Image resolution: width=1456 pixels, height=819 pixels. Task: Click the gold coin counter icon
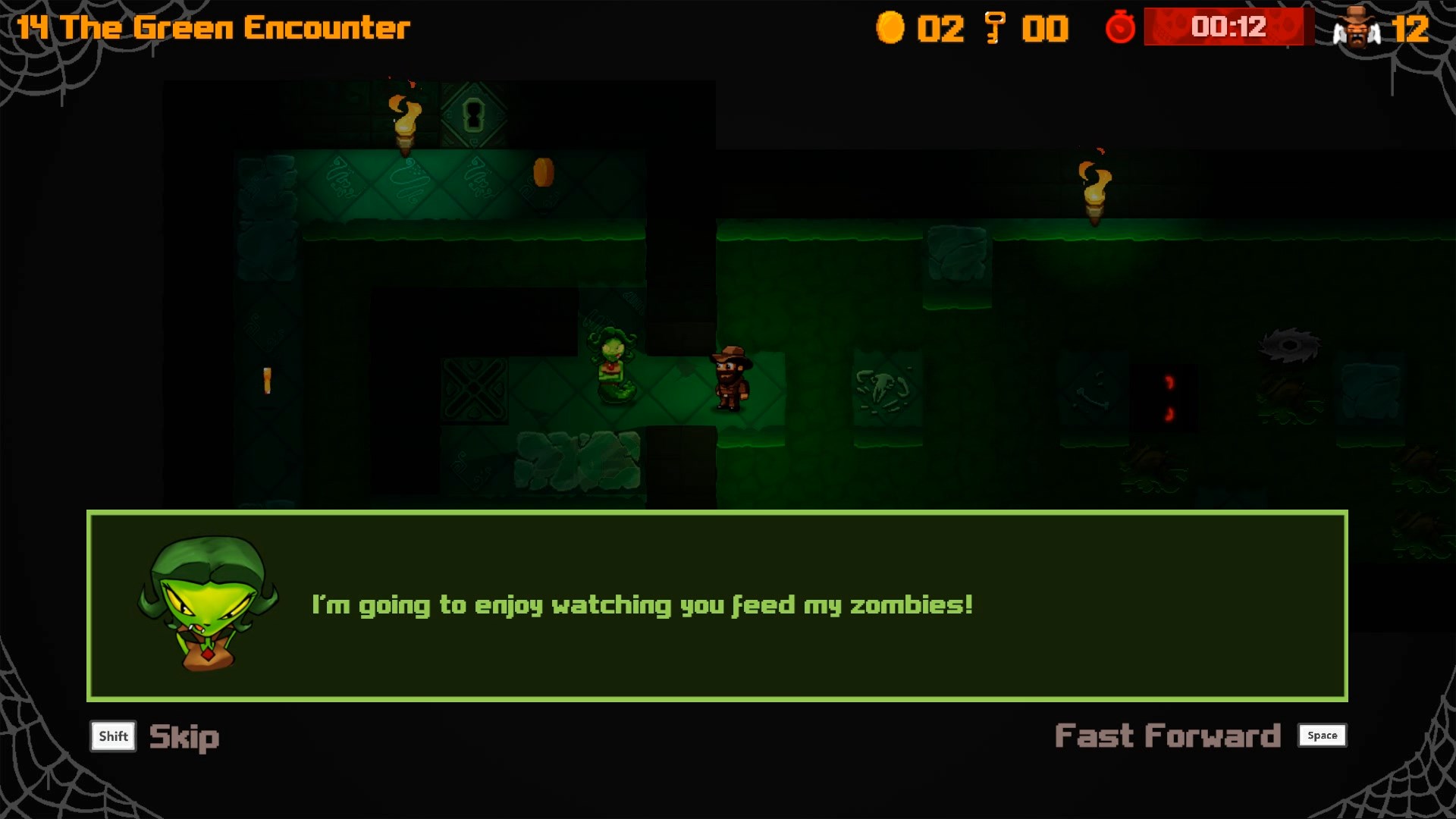pyautogui.click(x=892, y=28)
